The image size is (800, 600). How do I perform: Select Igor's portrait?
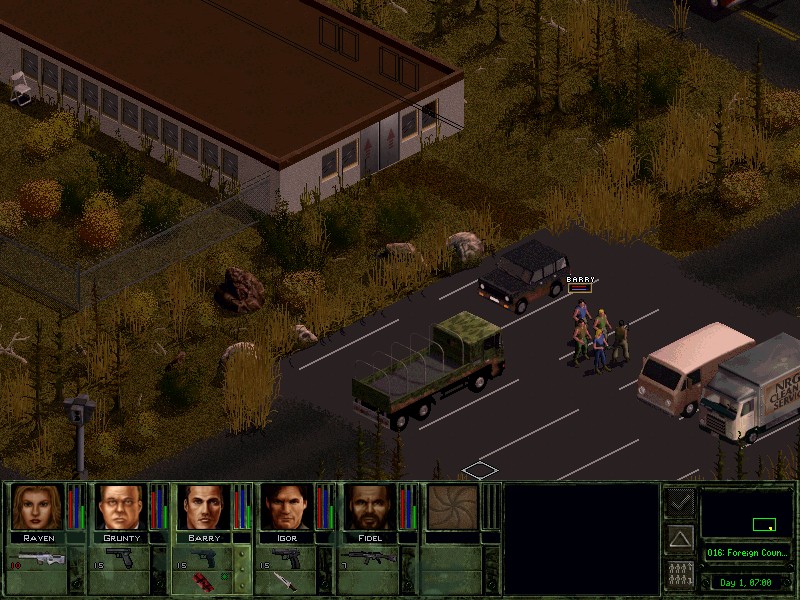coord(288,507)
